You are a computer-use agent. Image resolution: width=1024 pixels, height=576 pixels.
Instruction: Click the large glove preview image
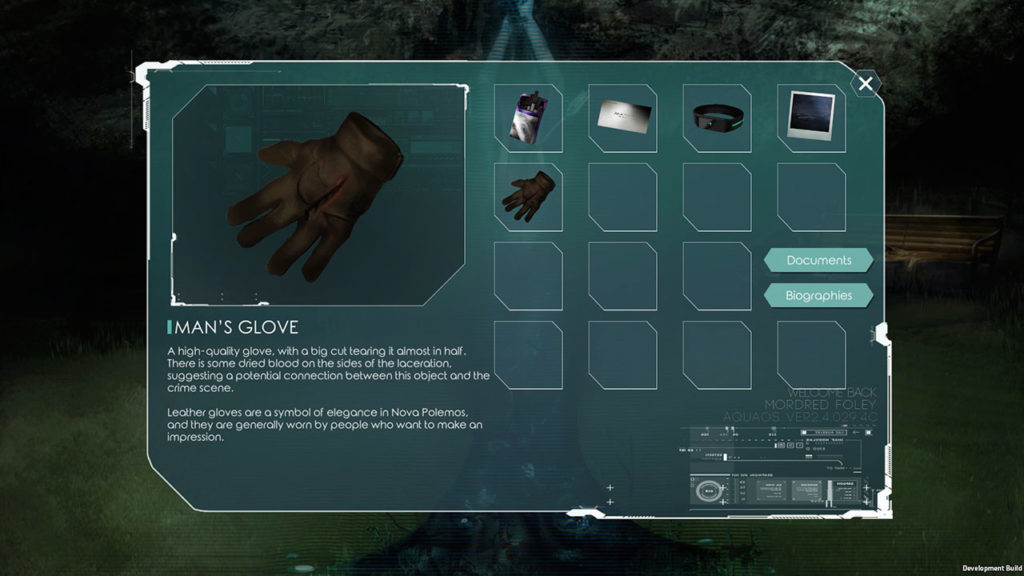[x=320, y=195]
